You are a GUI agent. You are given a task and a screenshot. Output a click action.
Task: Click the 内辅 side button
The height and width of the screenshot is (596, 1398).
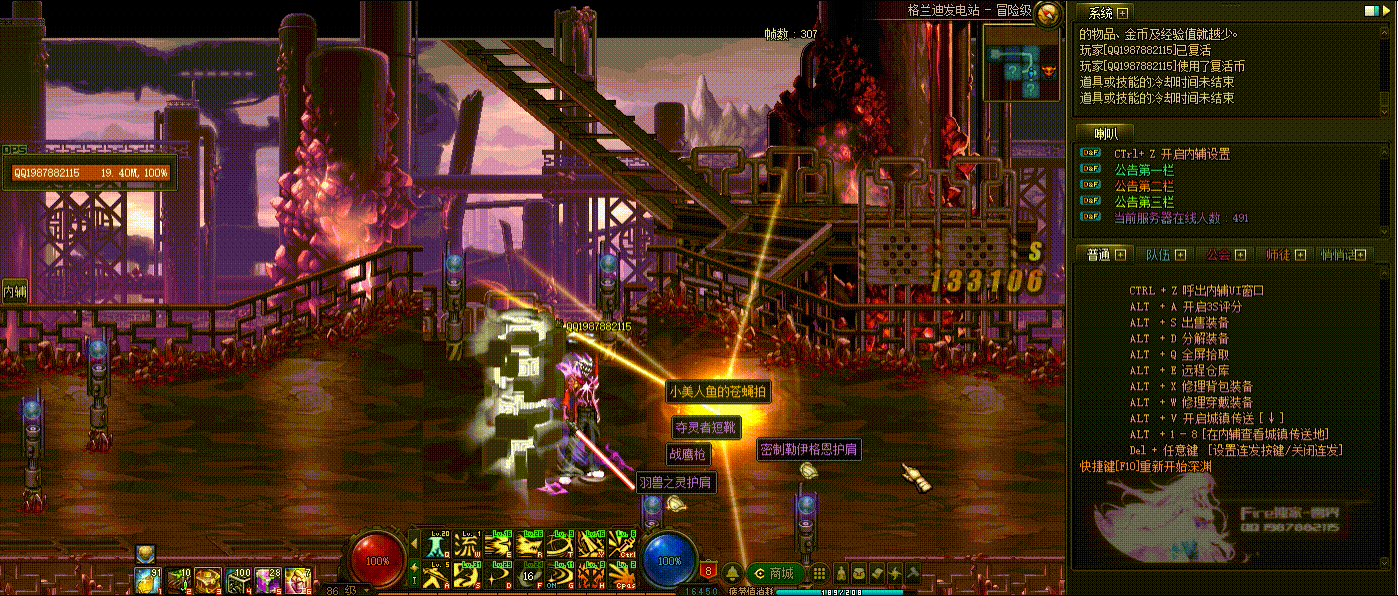(x=13, y=290)
